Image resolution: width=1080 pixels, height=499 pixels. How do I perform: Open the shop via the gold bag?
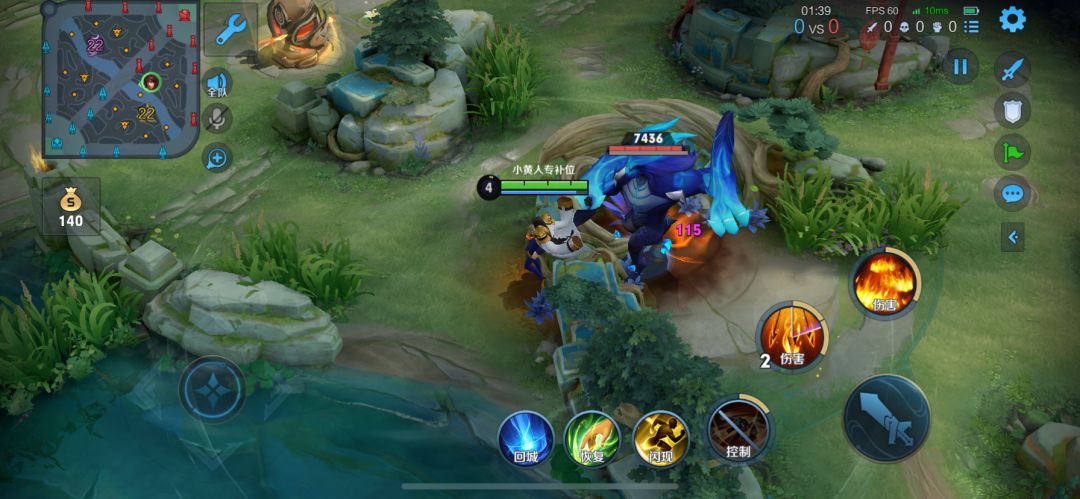(71, 206)
